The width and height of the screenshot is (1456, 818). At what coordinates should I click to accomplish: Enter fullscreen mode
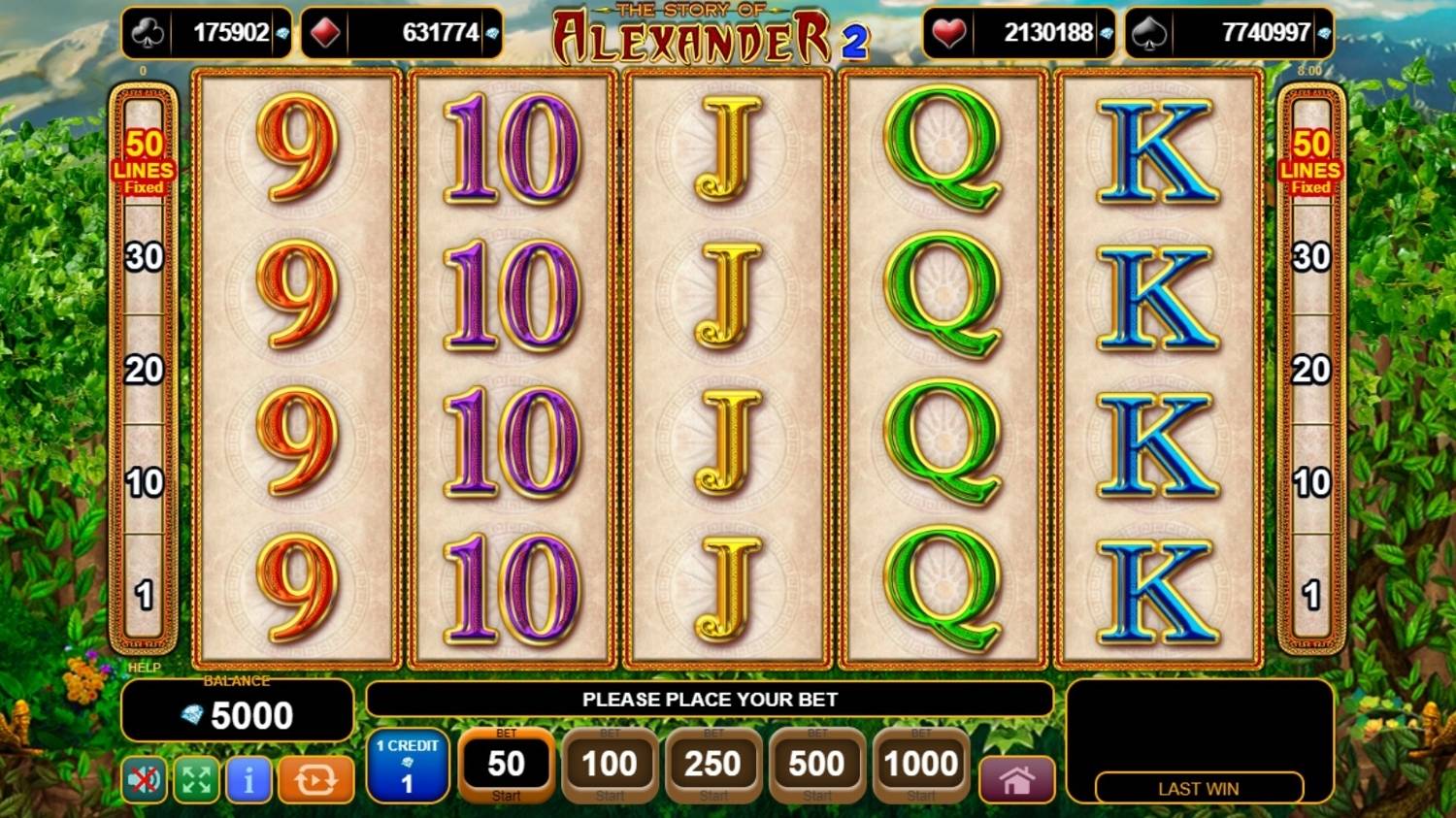(194, 780)
